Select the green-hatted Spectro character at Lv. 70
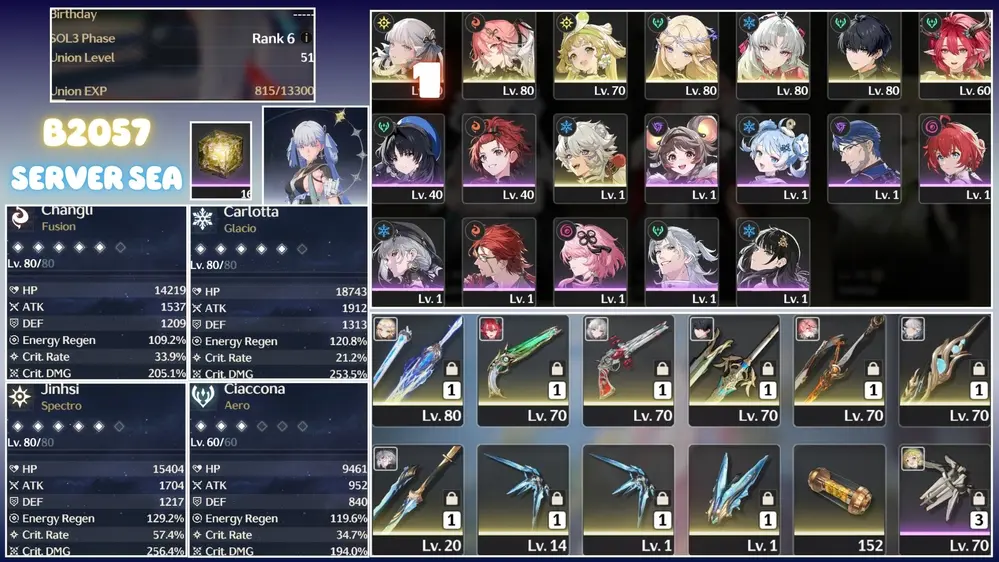 tap(590, 55)
